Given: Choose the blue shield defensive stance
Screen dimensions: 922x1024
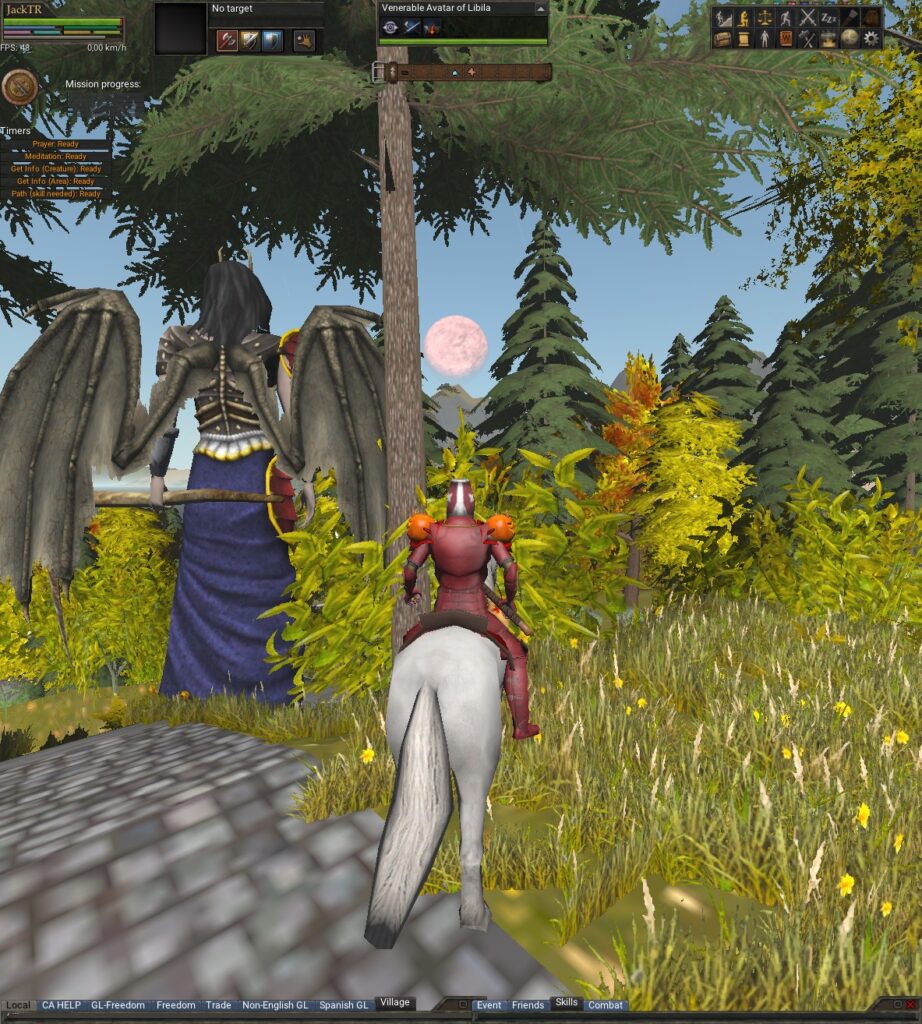Looking at the screenshot, I should [x=271, y=41].
